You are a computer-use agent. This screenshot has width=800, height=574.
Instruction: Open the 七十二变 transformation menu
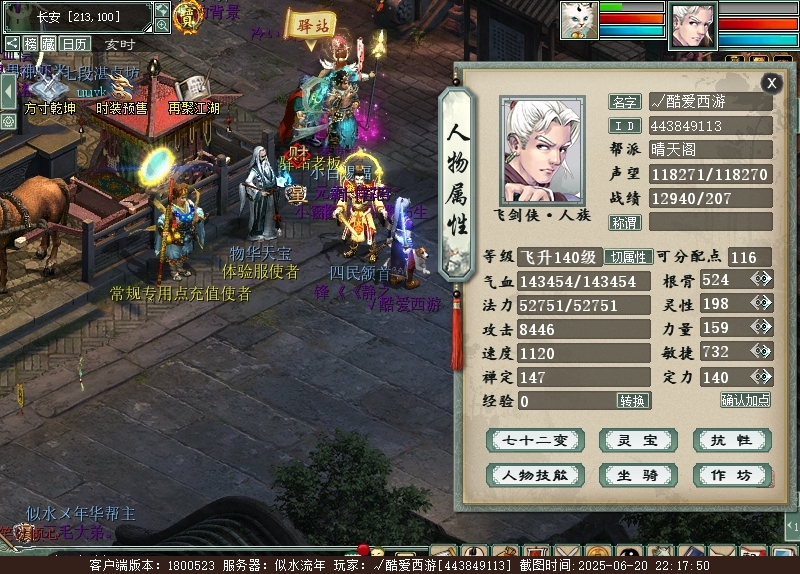pos(535,441)
